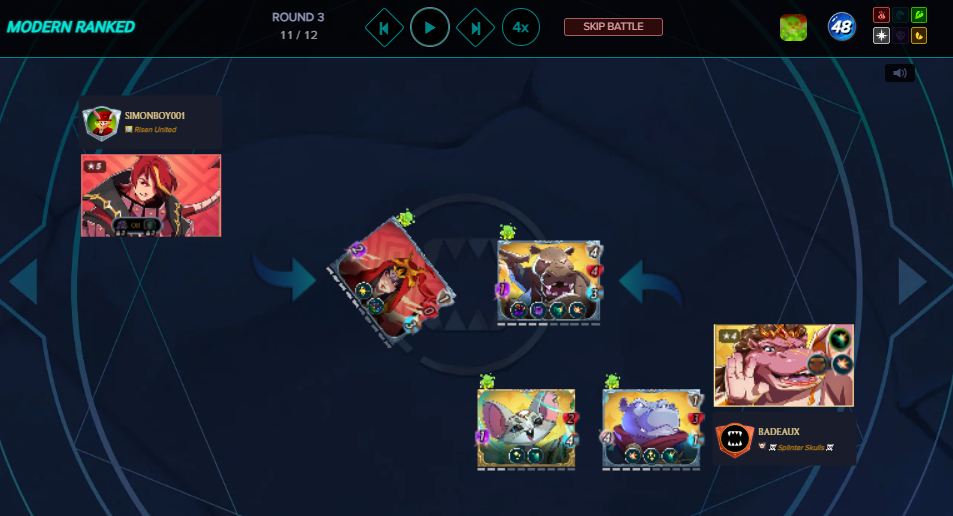Open SIMONBOY001's player profile

click(150, 122)
